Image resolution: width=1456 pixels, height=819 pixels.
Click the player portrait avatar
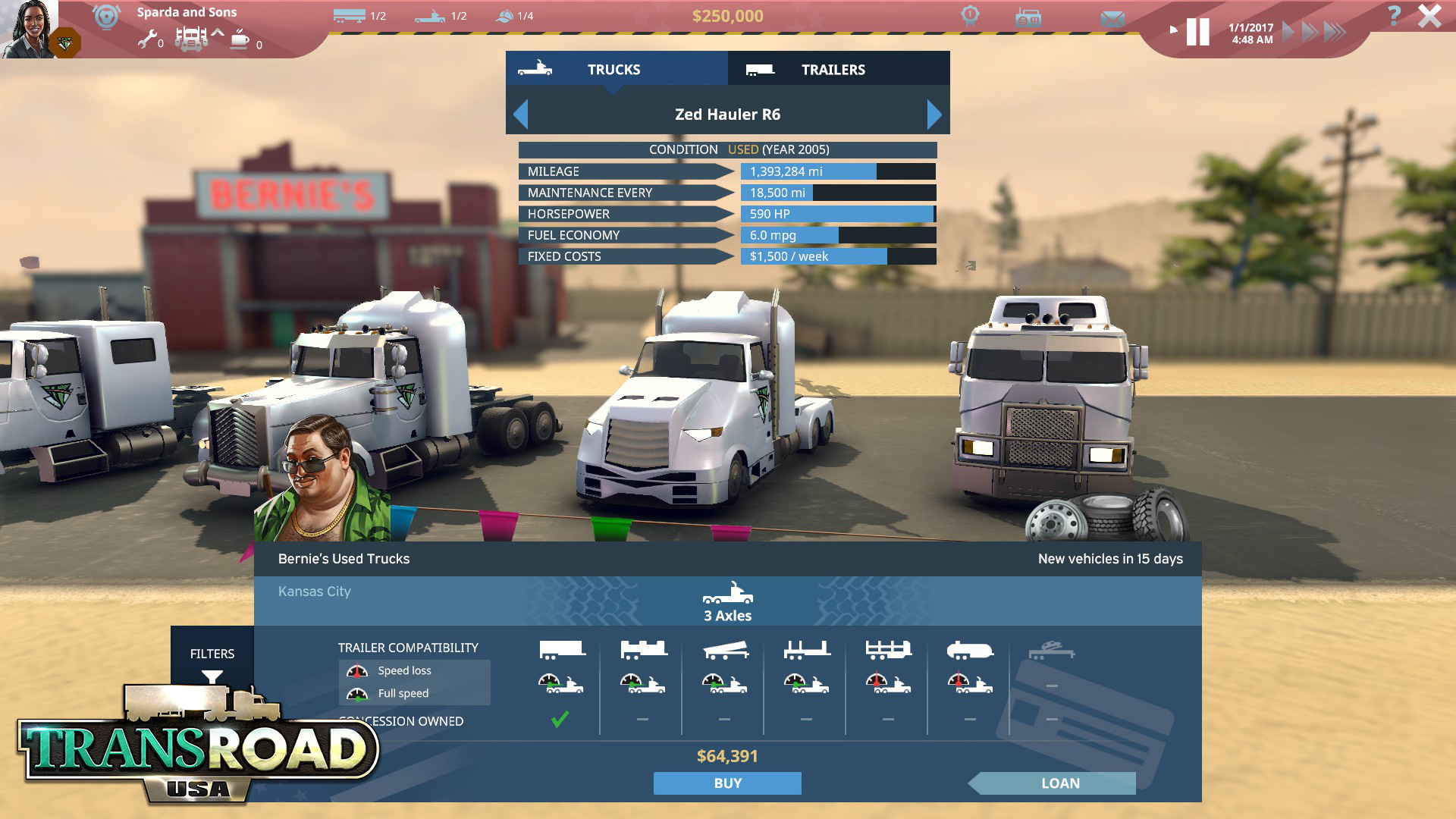pyautogui.click(x=29, y=29)
